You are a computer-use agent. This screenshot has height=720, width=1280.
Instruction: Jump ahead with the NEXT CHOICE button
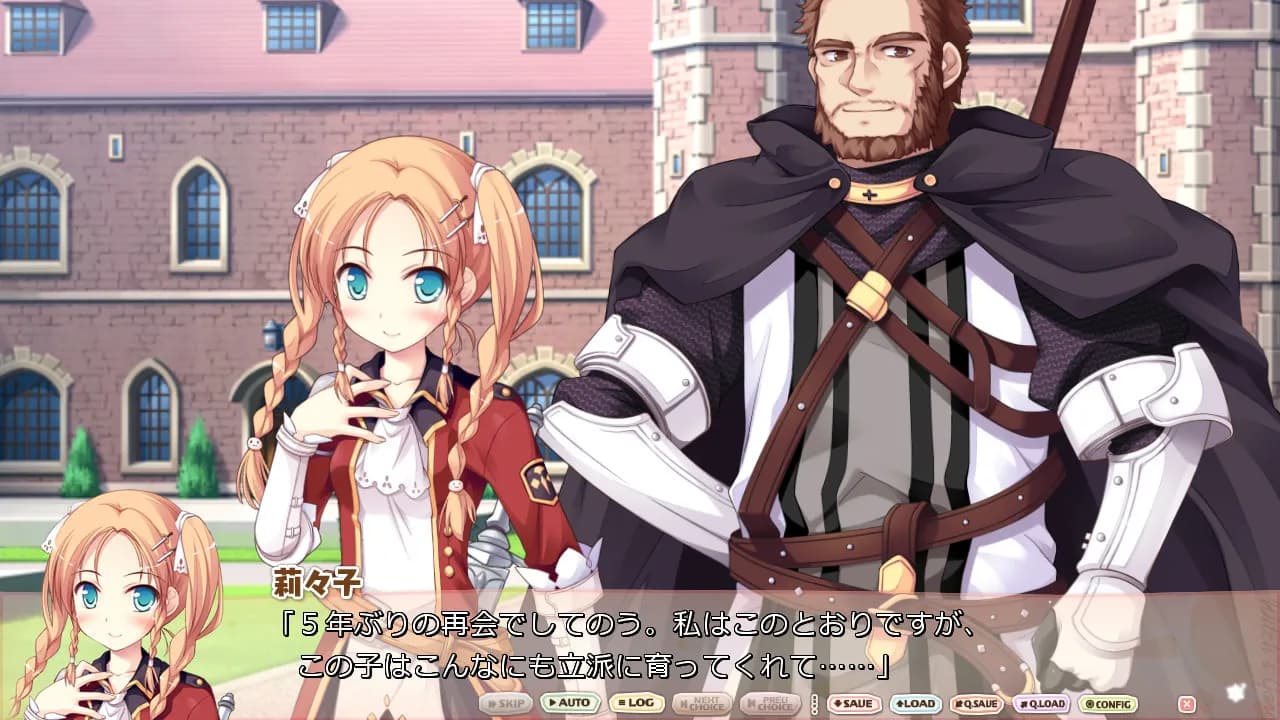702,705
